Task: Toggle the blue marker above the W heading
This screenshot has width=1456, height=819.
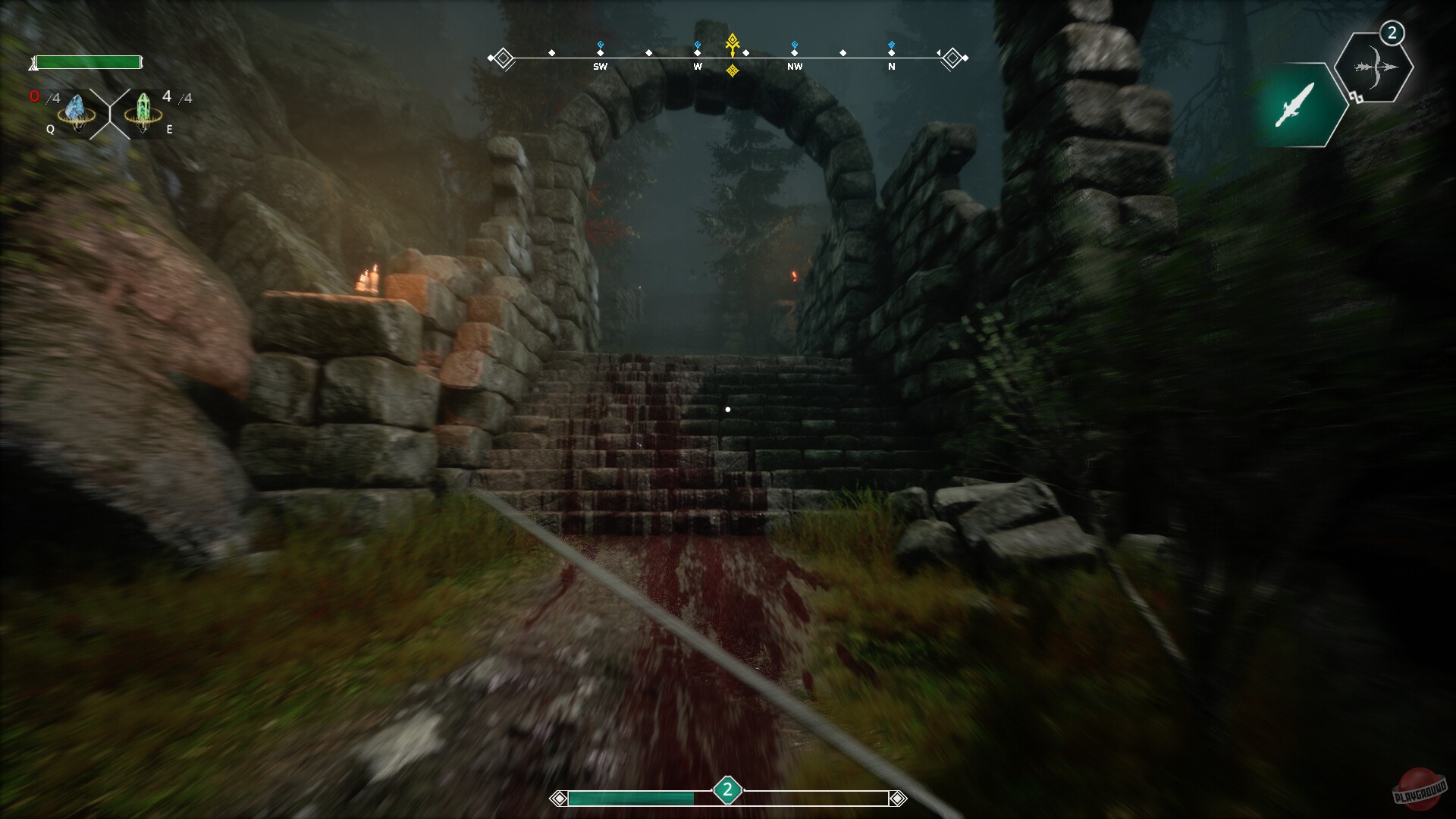Action: click(x=698, y=44)
